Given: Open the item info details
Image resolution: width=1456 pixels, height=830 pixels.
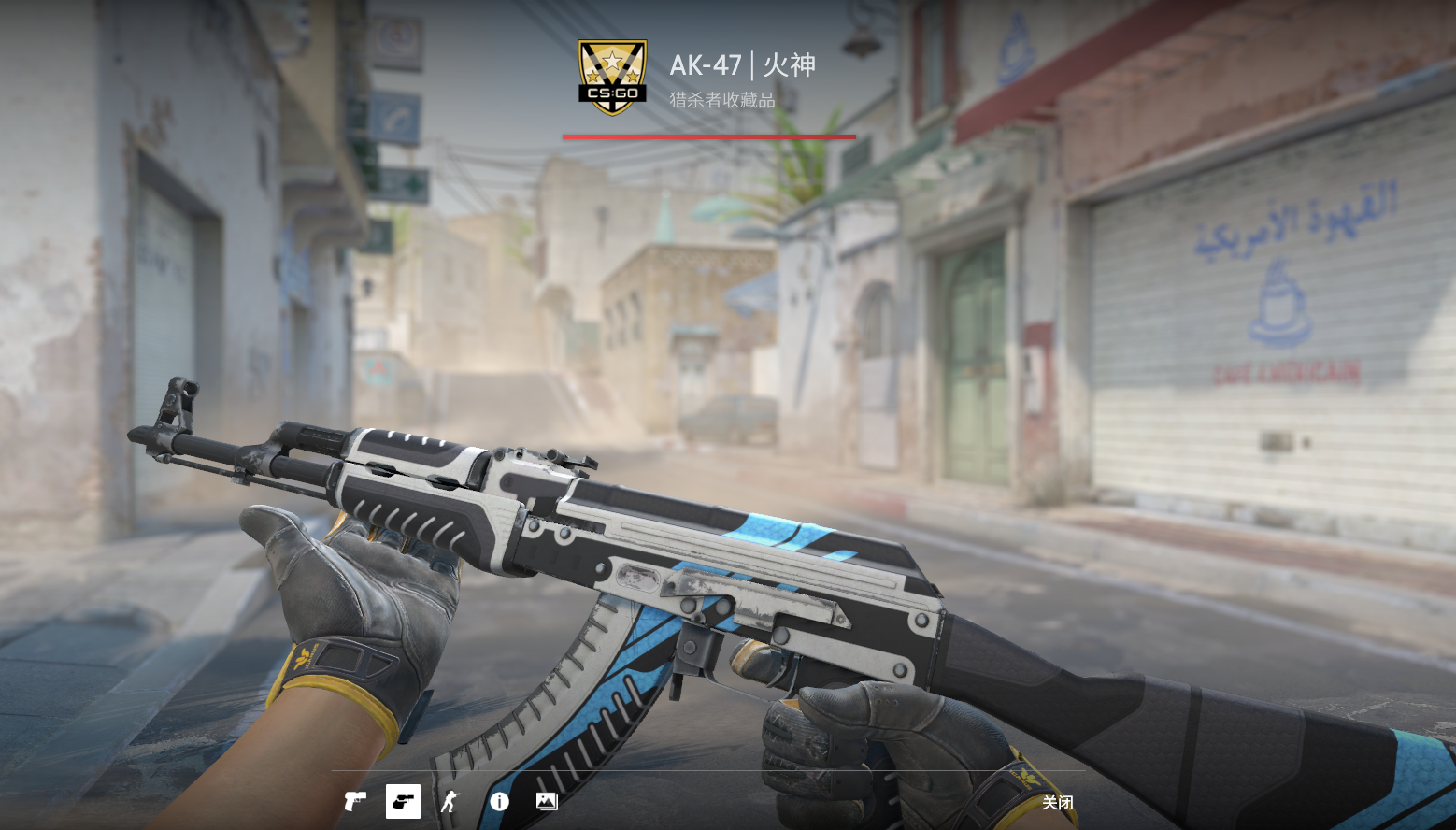Looking at the screenshot, I should click(x=499, y=802).
